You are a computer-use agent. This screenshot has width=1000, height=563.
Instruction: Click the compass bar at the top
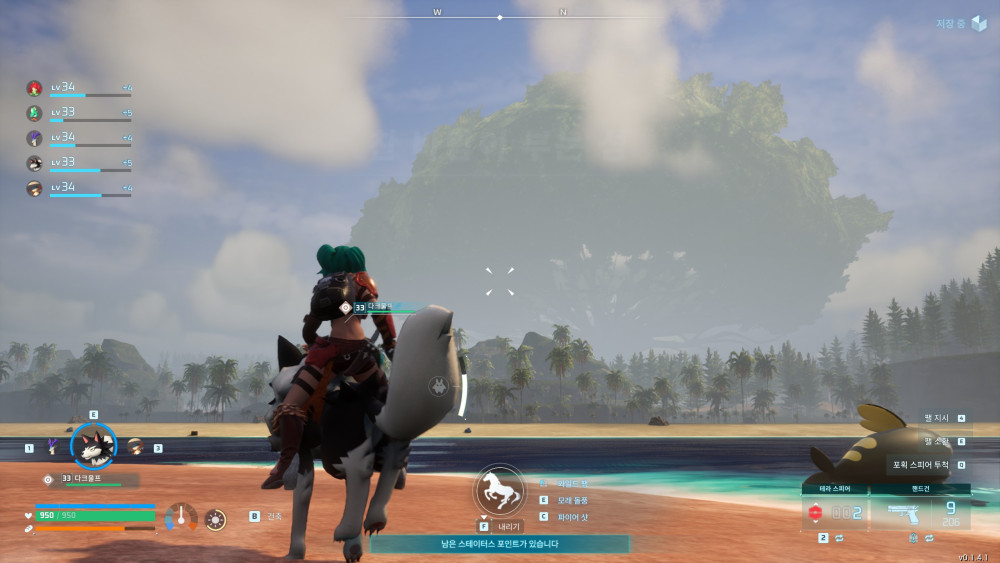click(x=500, y=16)
